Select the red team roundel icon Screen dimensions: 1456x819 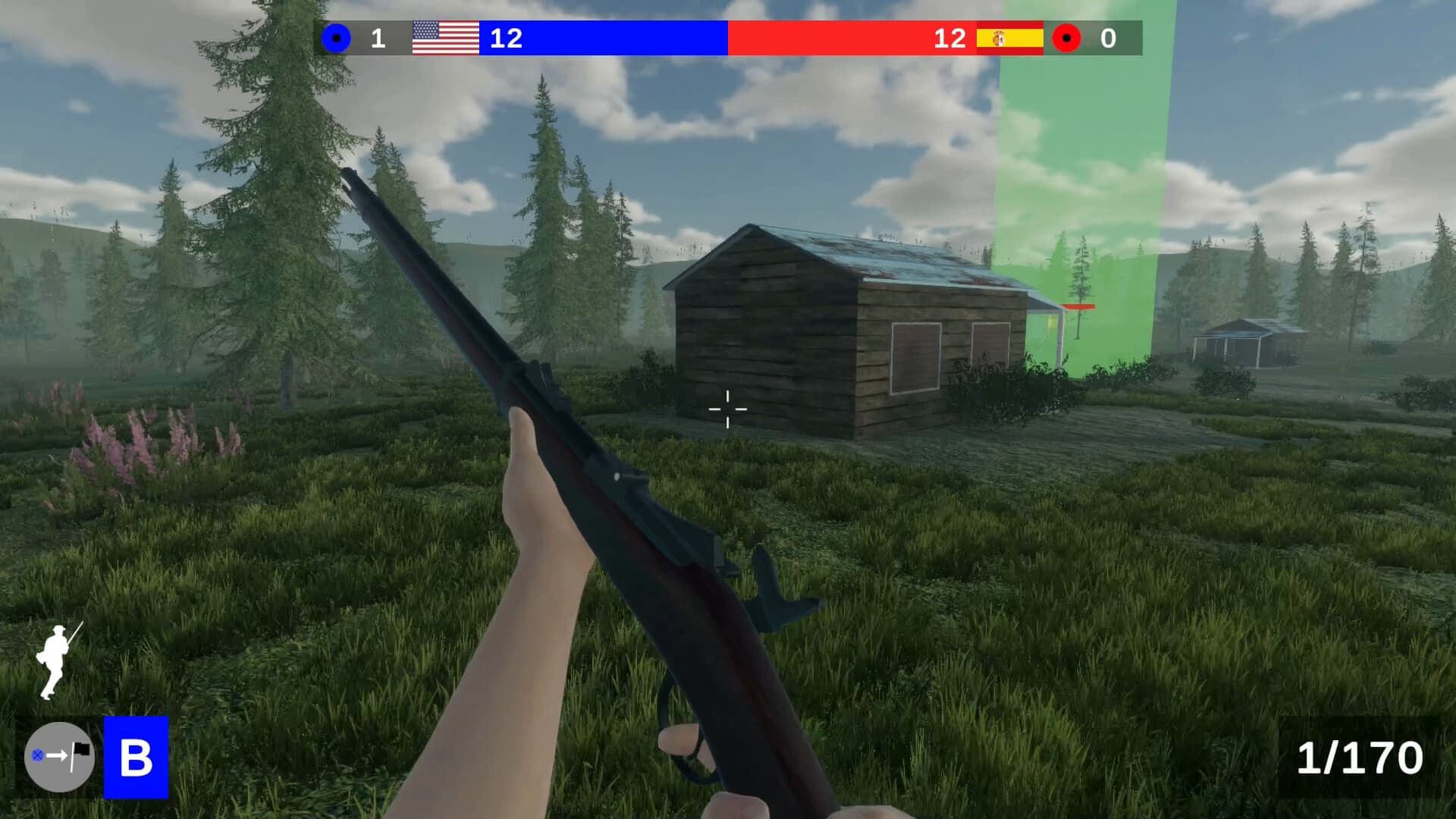click(x=1068, y=37)
